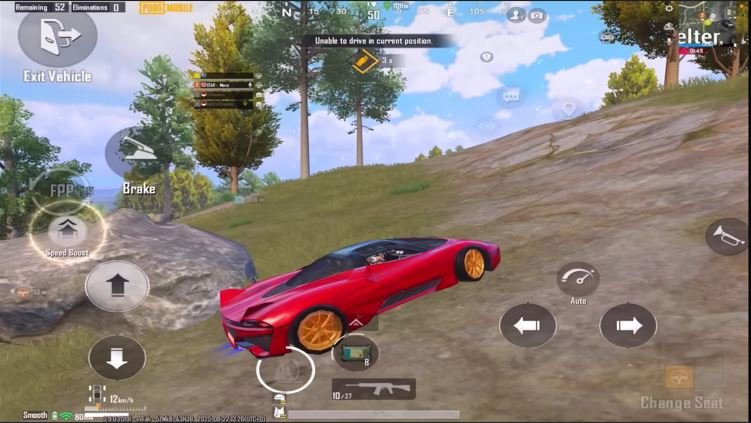Image resolution: width=751 pixels, height=423 pixels.
Task: Steer left with the left arrow
Action: [527, 325]
